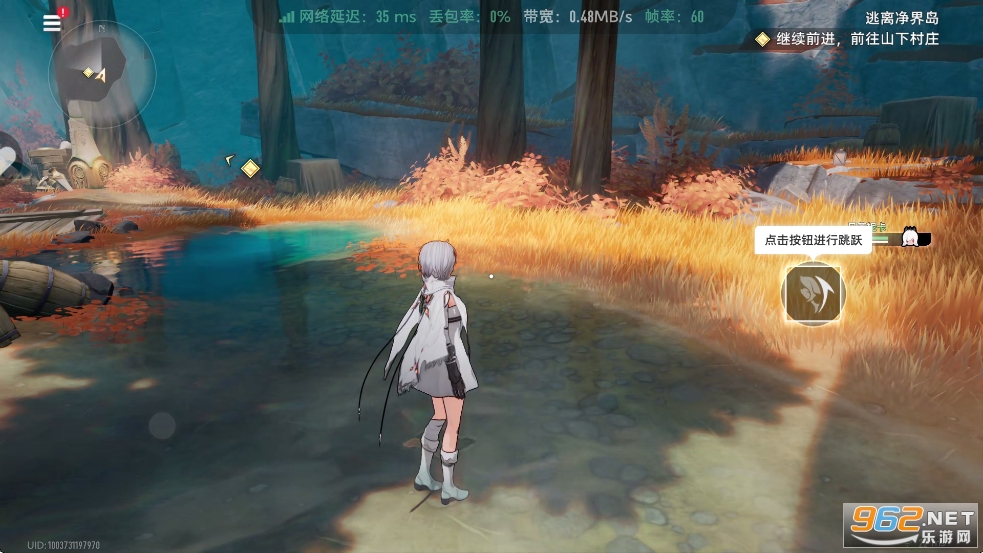Open the hamburger main menu

[52, 23]
